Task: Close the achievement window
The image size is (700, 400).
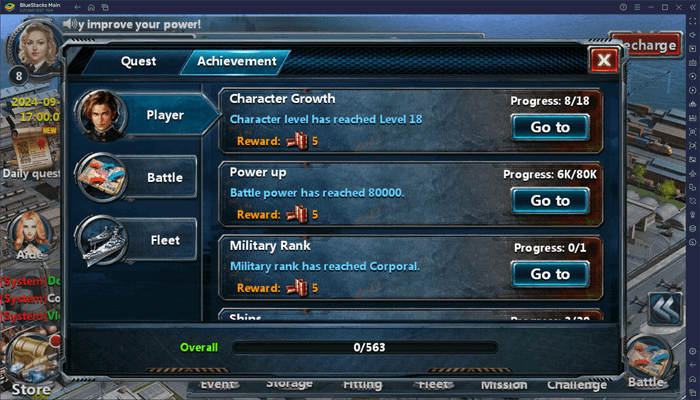Action: point(602,61)
